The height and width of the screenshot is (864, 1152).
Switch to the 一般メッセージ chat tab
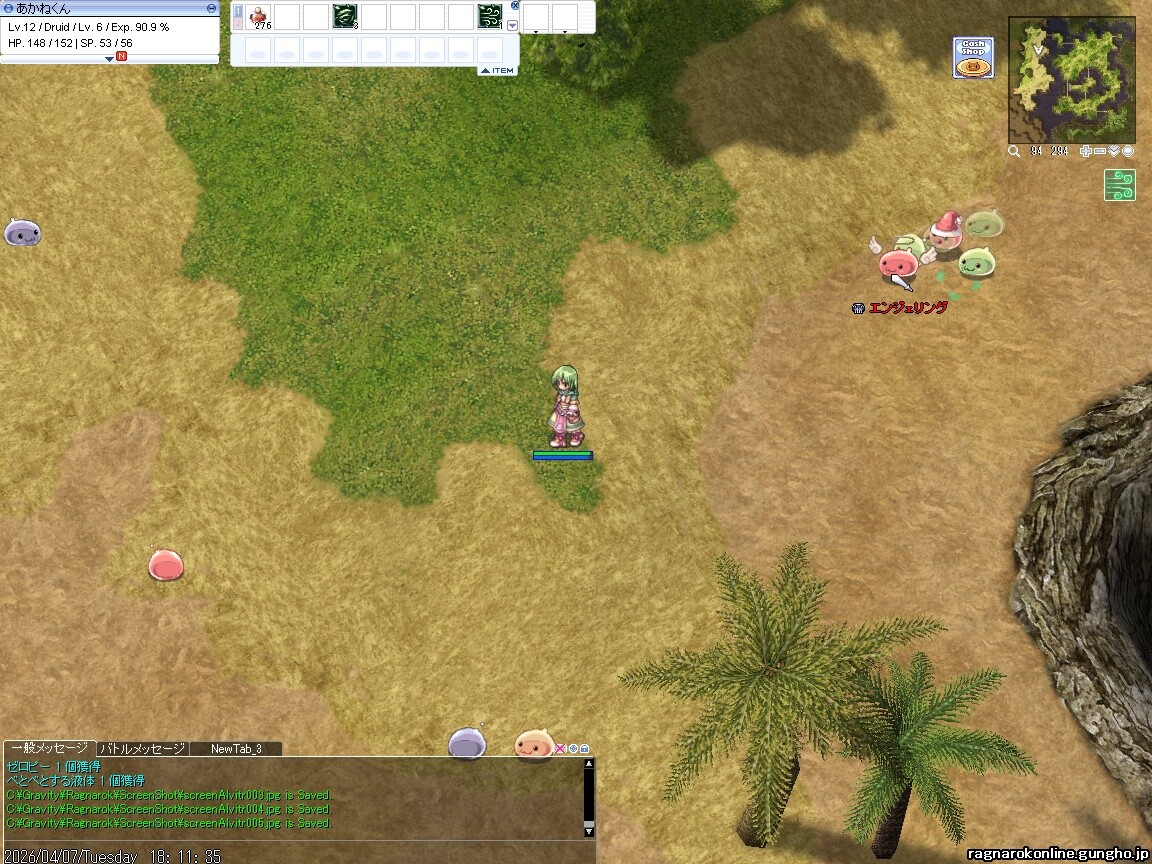[48, 748]
